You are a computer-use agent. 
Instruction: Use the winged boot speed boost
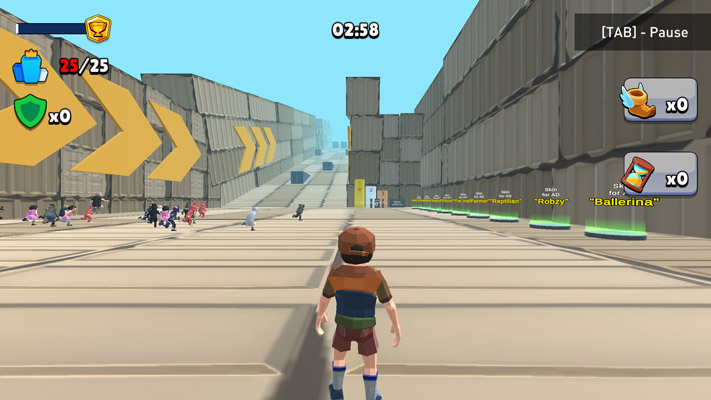[660, 101]
